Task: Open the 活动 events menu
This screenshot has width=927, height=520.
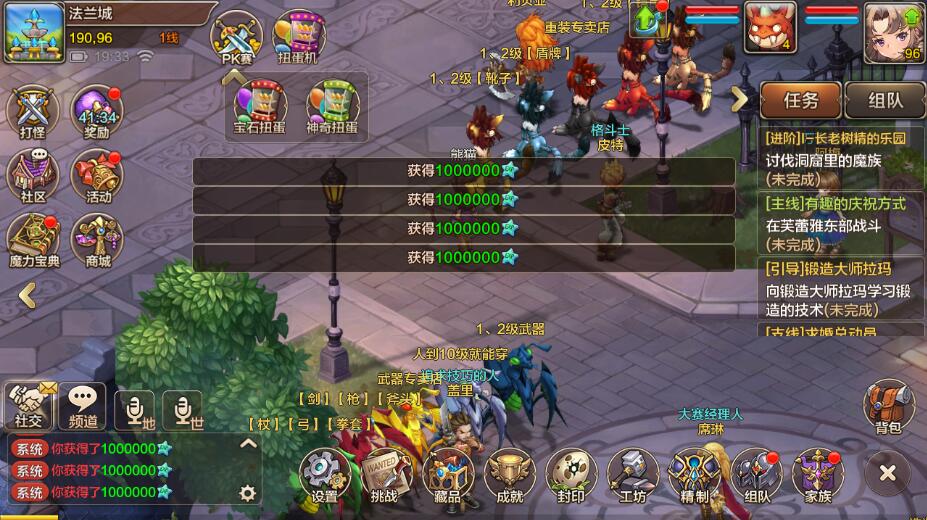Action: point(96,174)
